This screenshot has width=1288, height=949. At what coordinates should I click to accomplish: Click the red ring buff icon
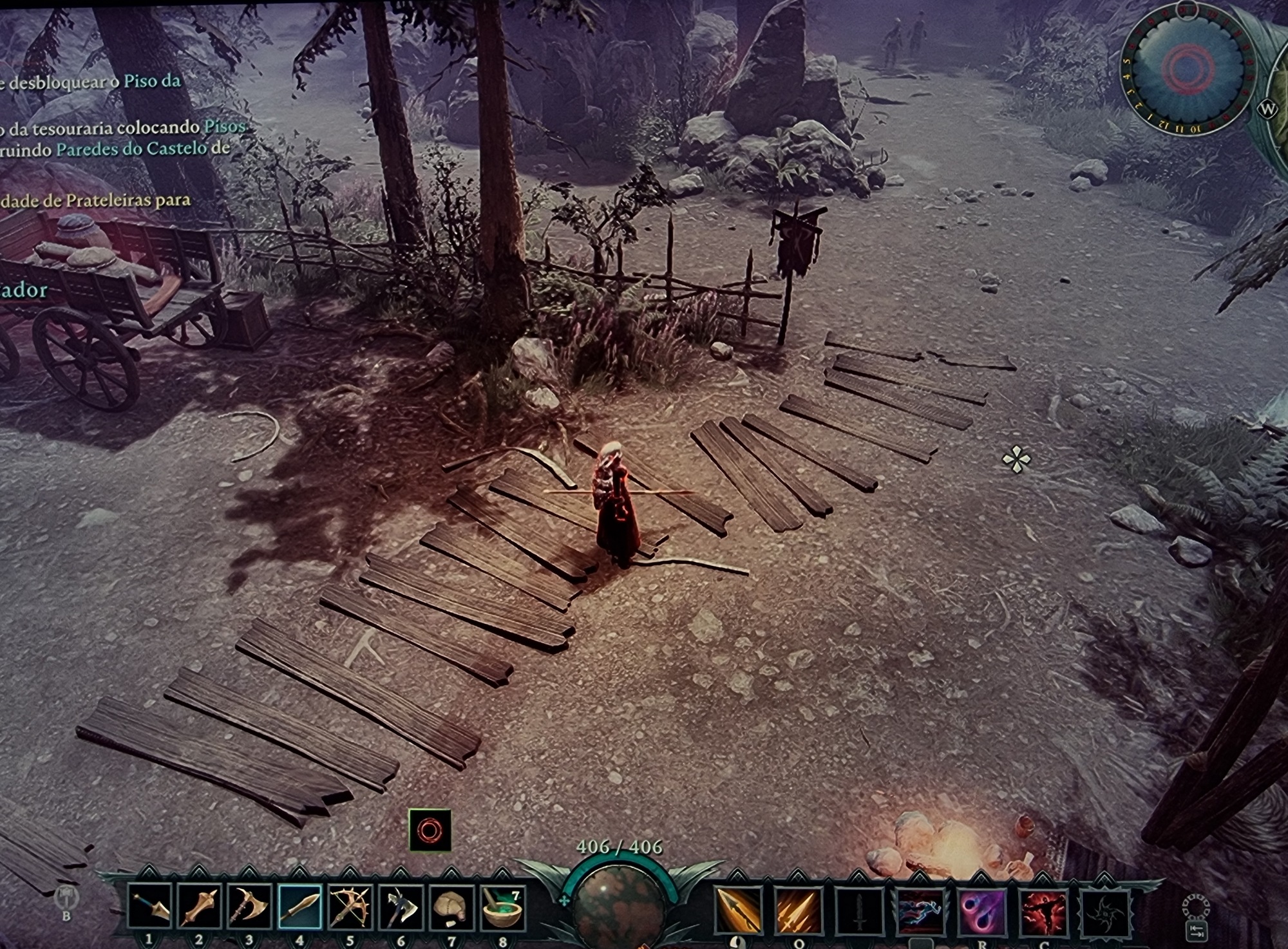click(430, 831)
